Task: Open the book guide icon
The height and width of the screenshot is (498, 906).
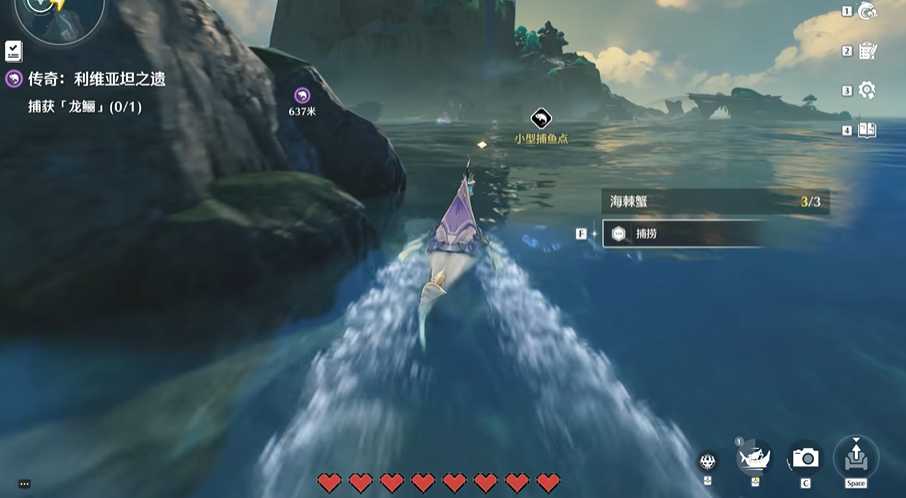Action: 867,130
